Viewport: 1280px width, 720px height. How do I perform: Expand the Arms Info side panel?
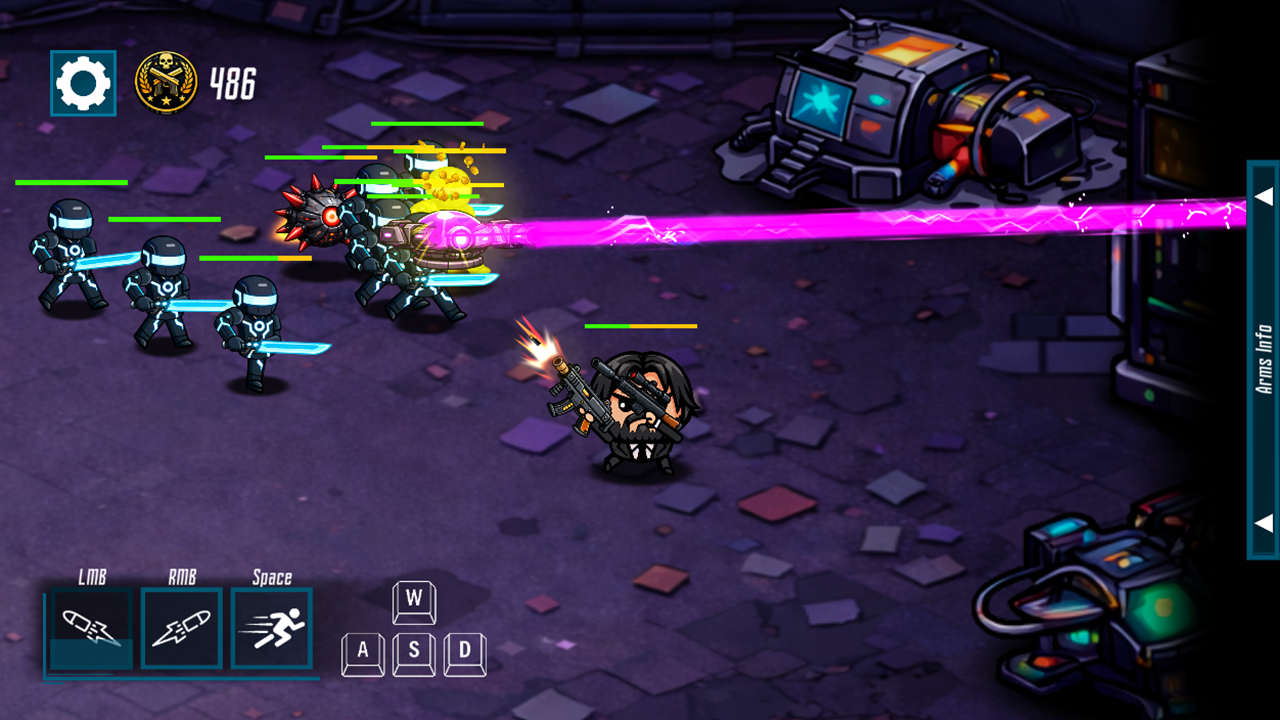(1264, 358)
